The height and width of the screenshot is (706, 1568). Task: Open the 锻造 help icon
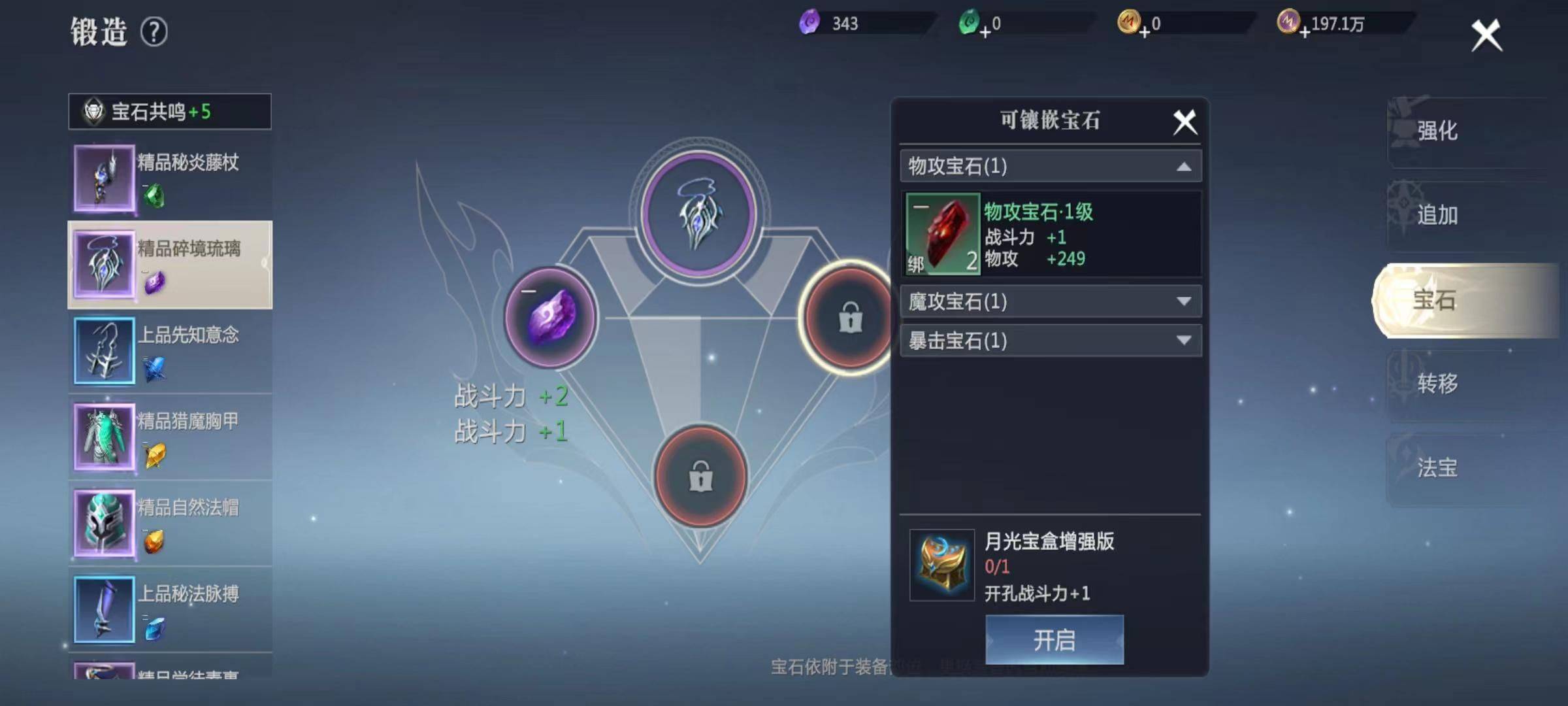click(154, 29)
